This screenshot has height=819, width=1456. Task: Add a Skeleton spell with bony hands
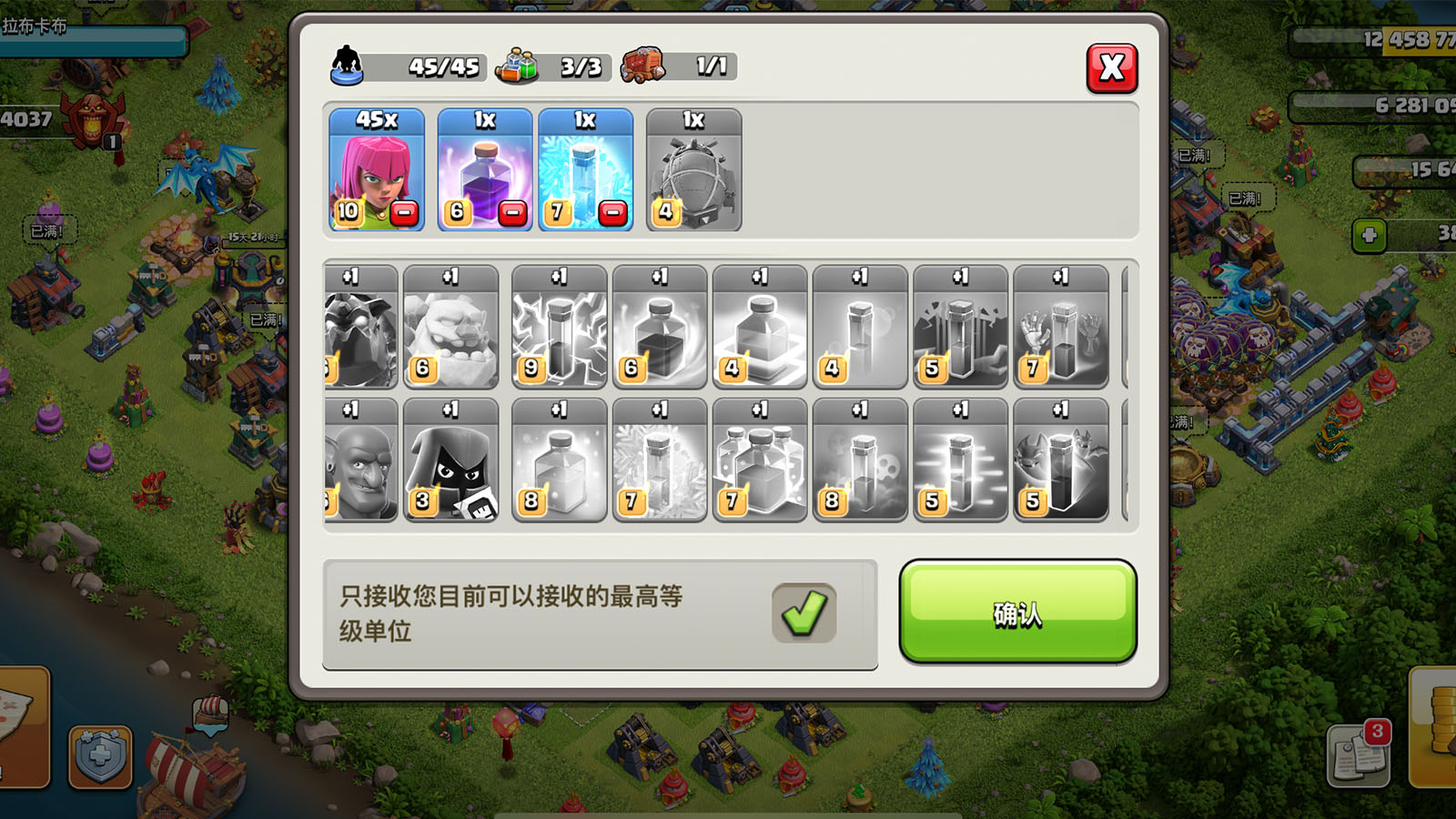click(1060, 328)
